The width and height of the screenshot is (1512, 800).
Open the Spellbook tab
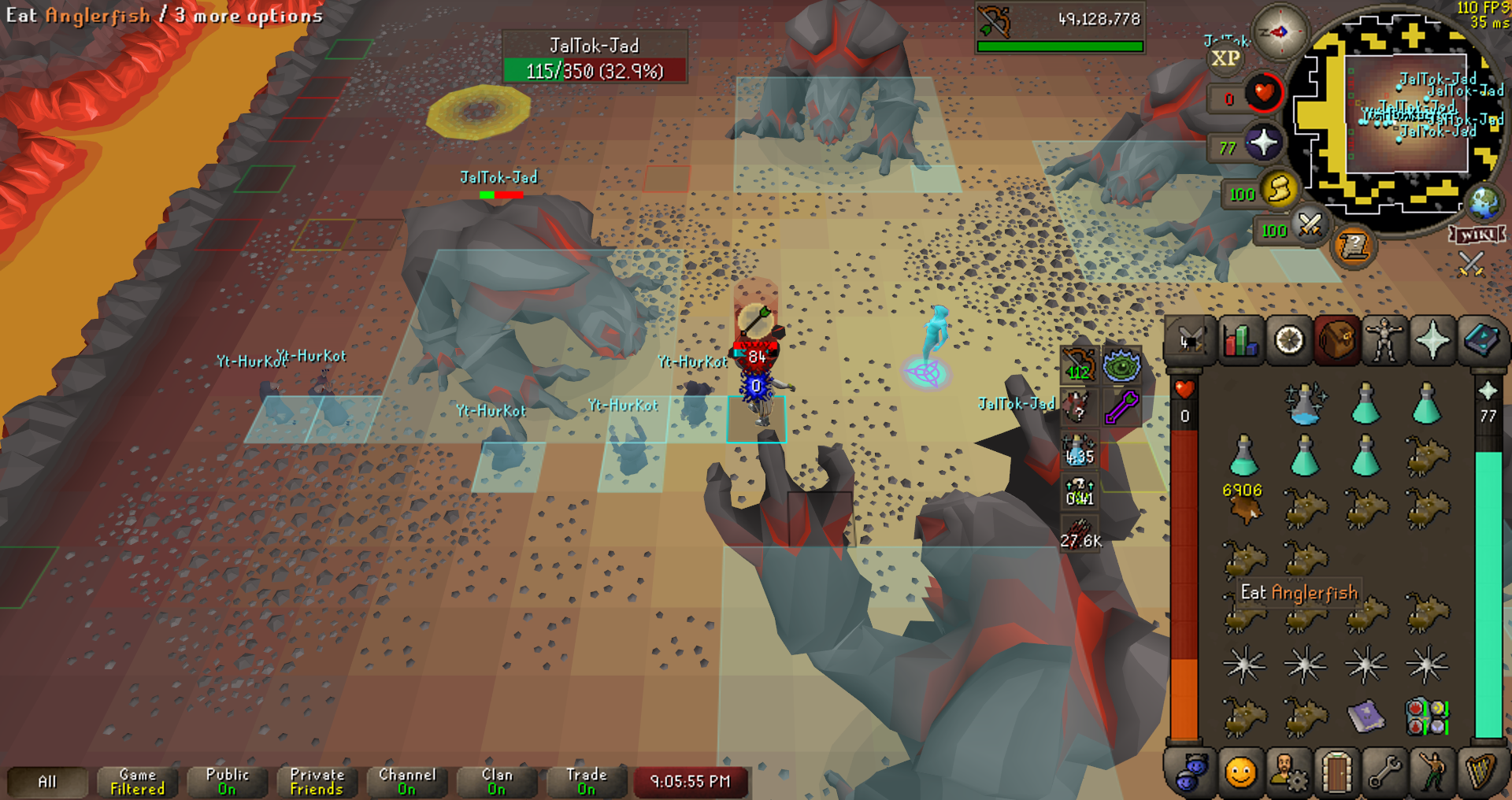click(1481, 342)
